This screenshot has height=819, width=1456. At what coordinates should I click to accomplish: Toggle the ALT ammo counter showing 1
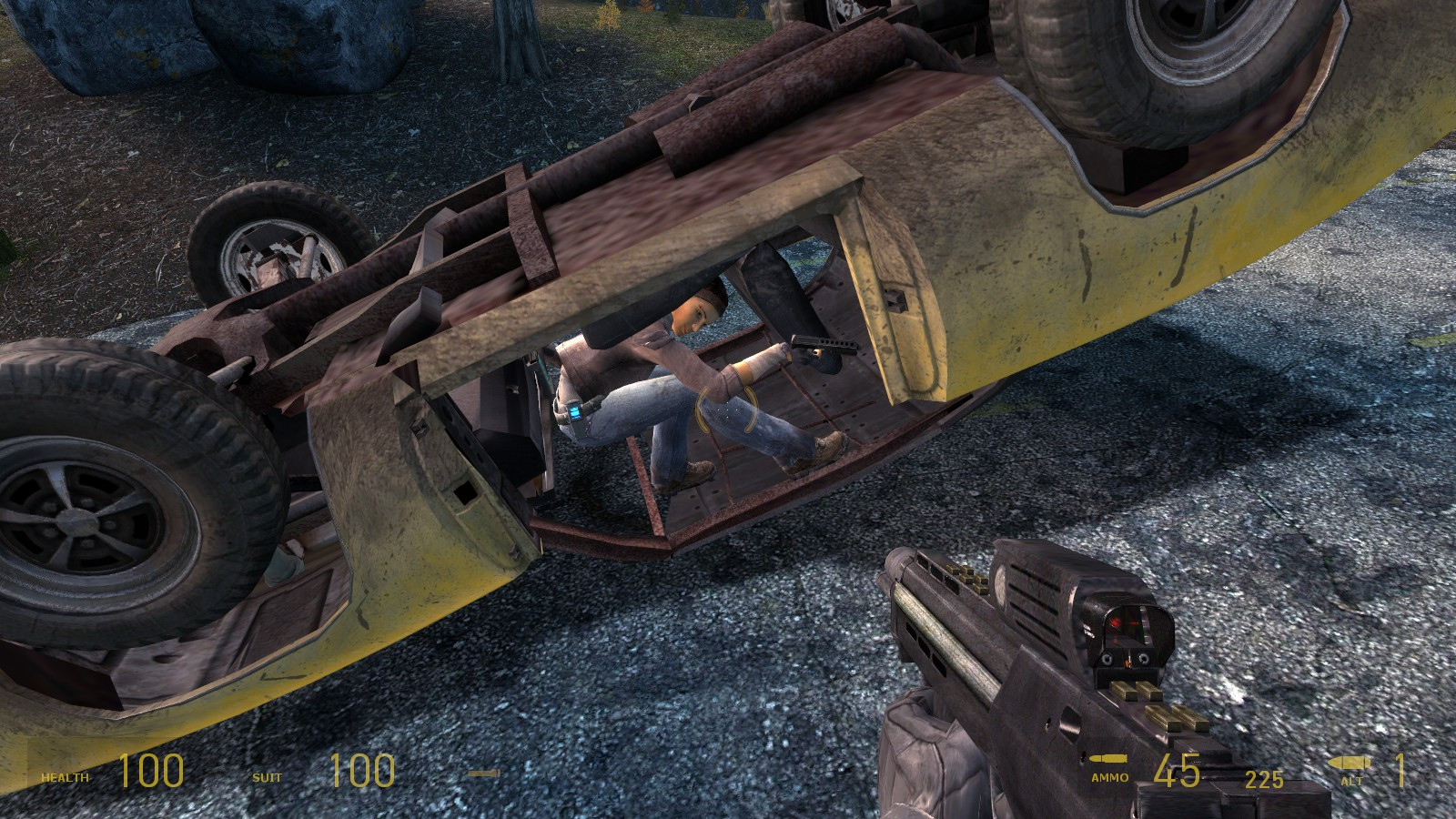pyautogui.click(x=1401, y=772)
